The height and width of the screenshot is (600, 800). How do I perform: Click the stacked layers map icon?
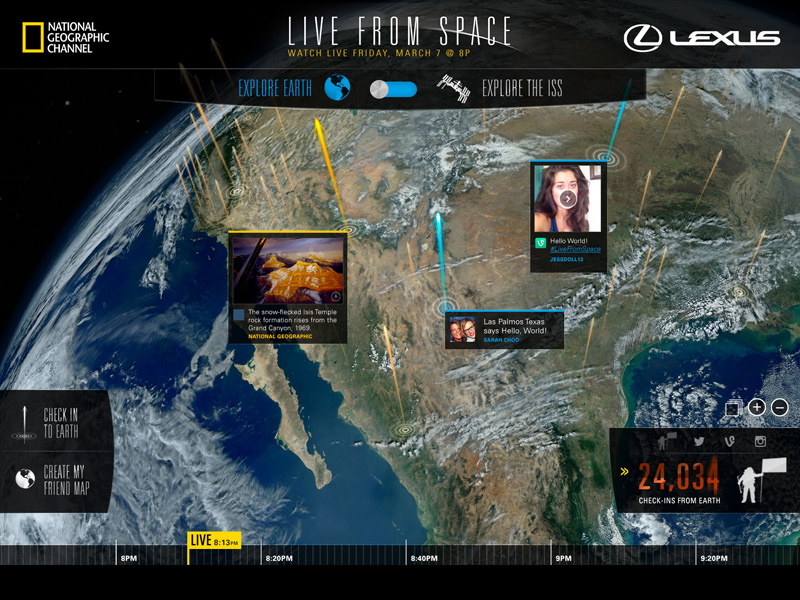click(x=732, y=408)
